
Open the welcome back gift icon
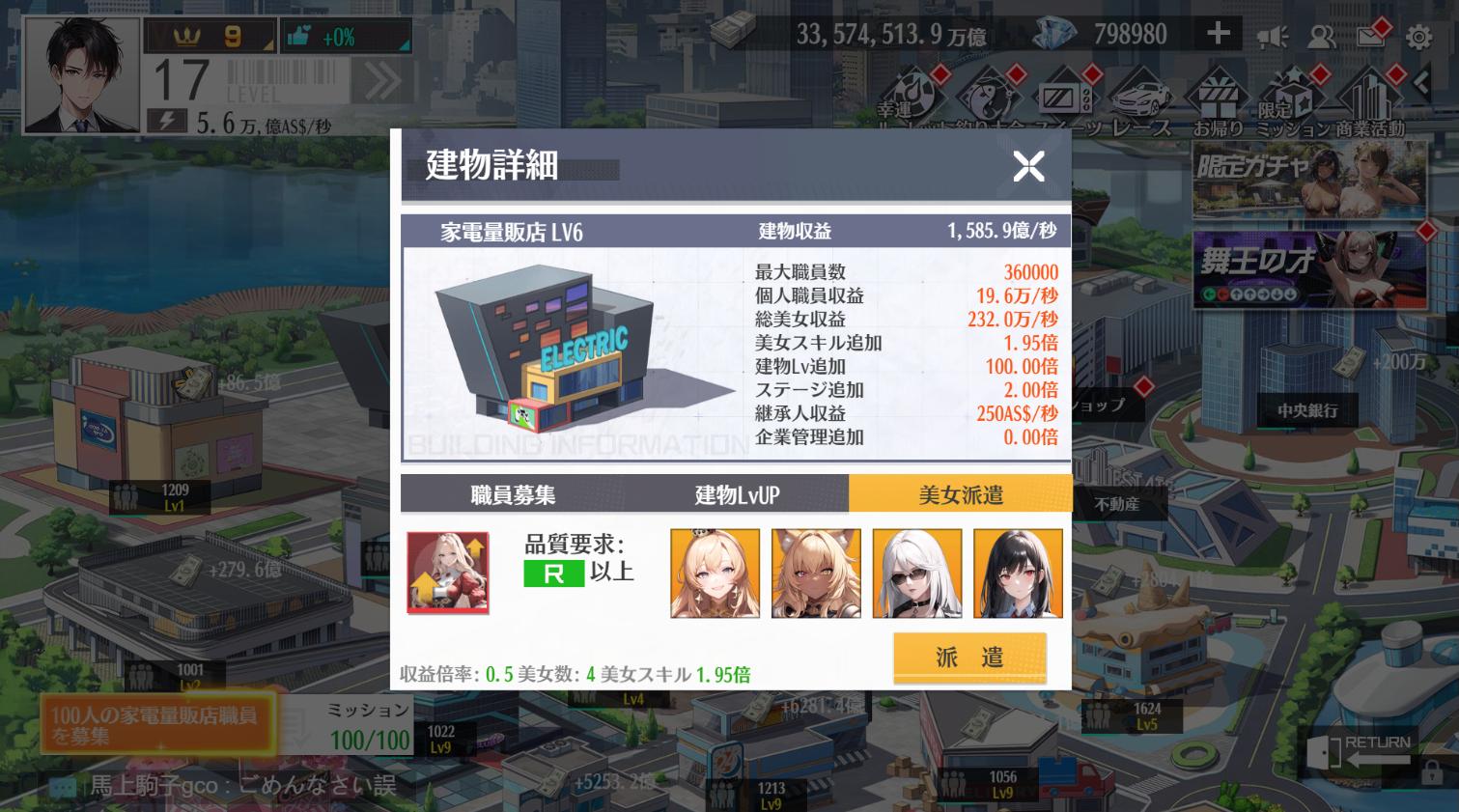pos(1219,97)
